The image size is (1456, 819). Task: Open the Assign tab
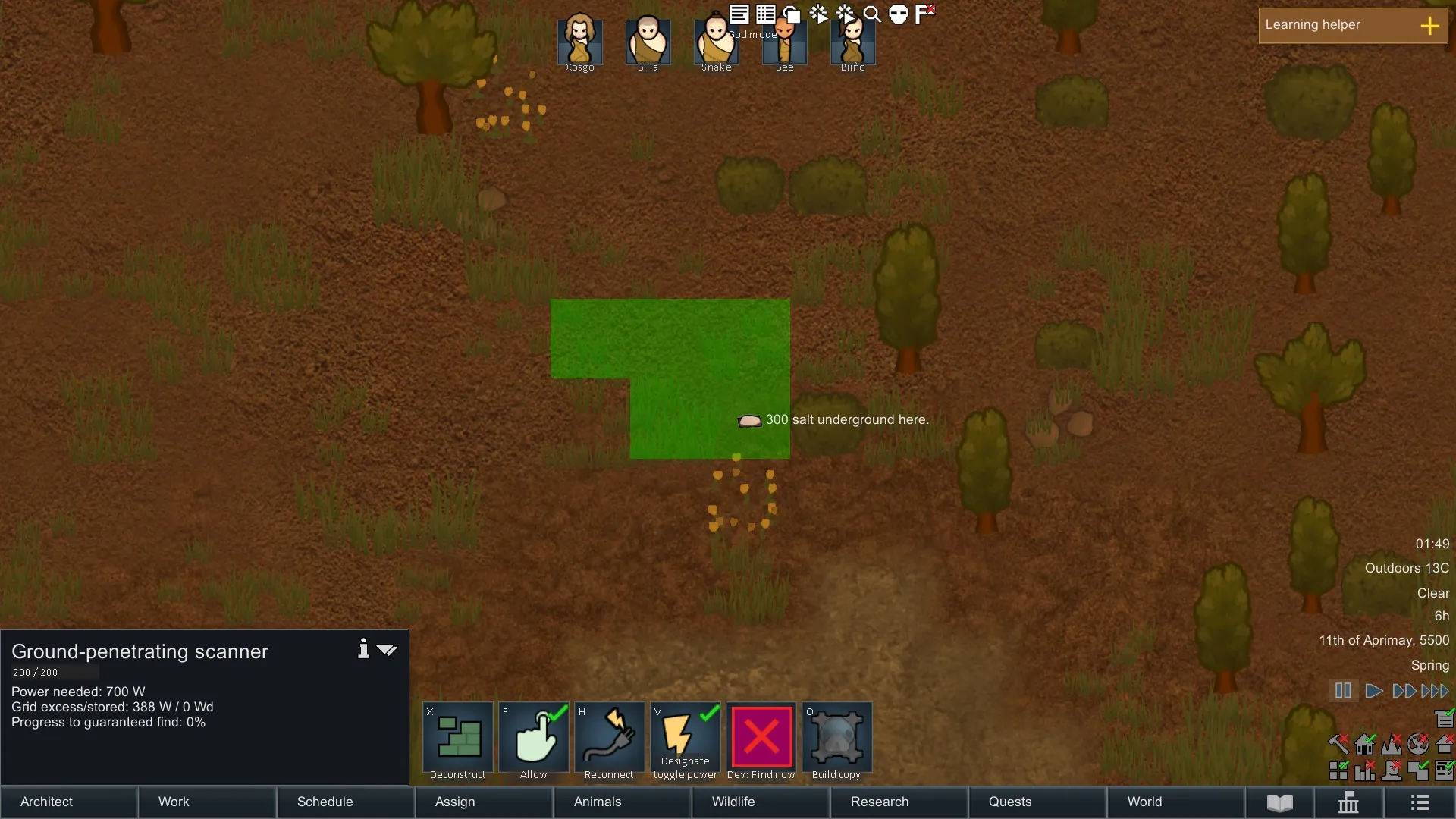point(483,802)
